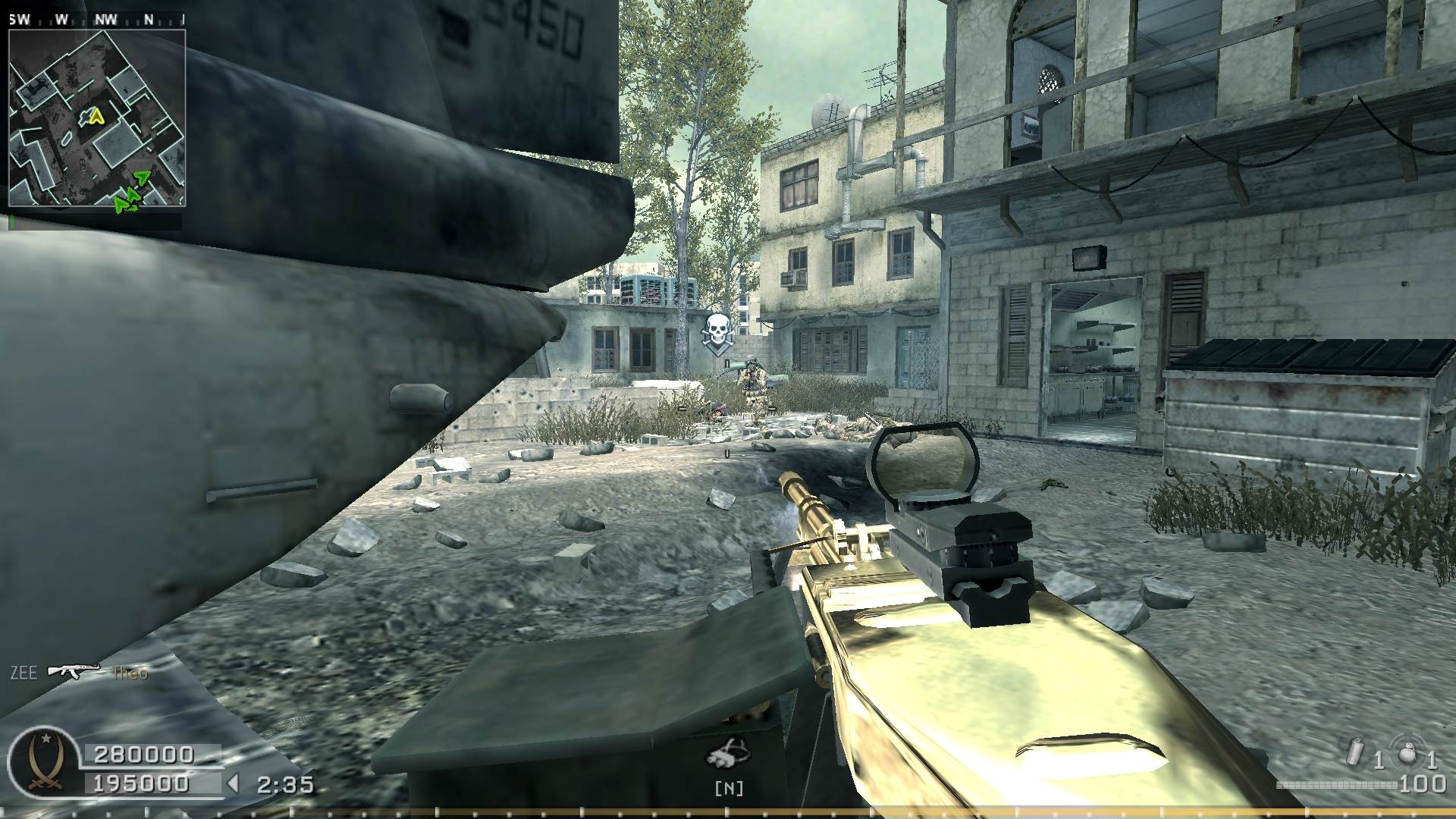
Task: Click the compass heading strip
Action: (96, 20)
